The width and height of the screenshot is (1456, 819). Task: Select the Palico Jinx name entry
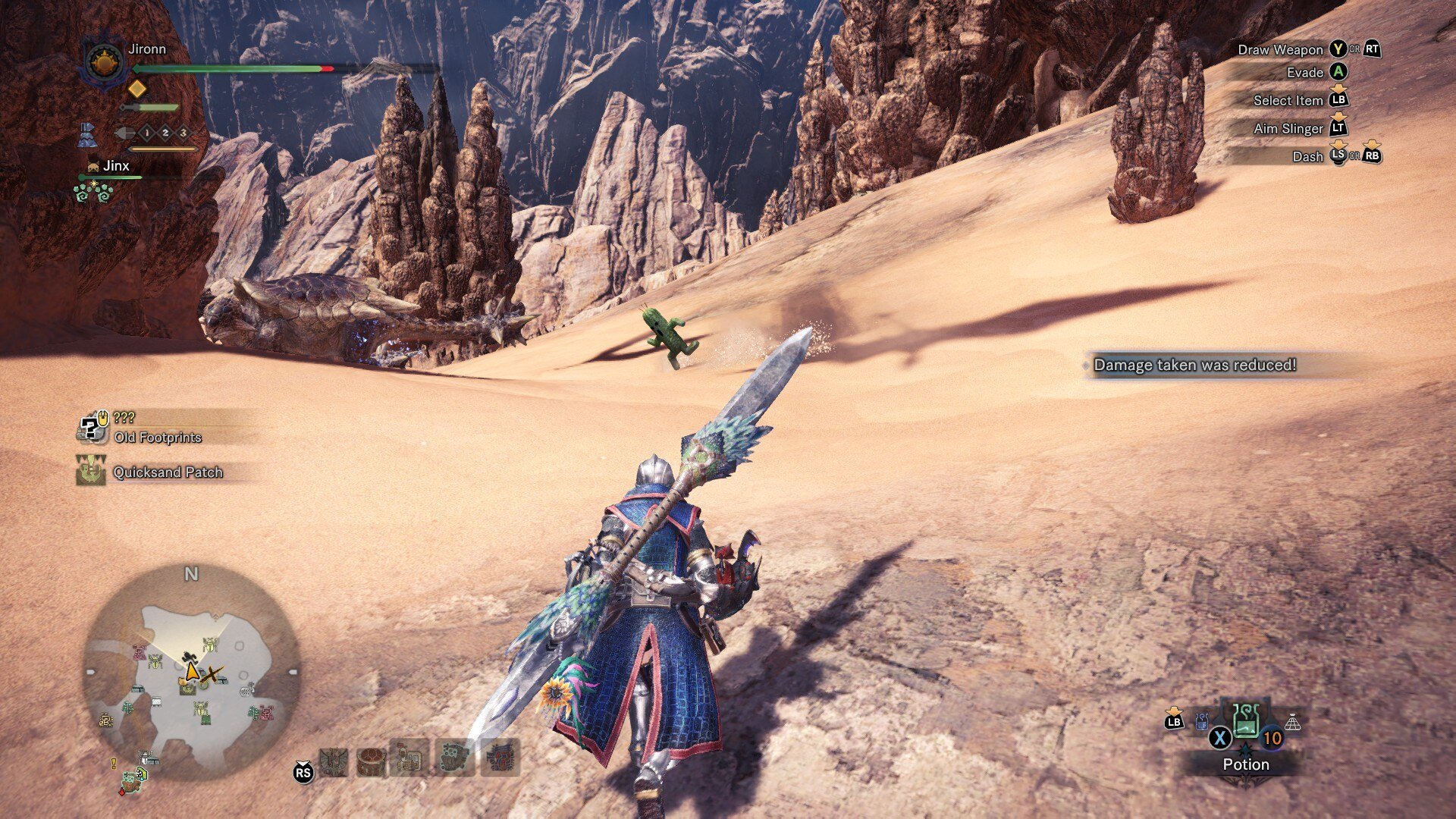tap(115, 166)
